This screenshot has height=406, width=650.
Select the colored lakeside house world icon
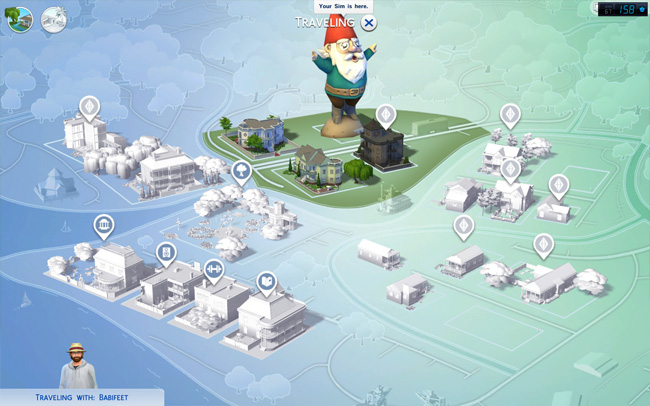[x=19, y=19]
